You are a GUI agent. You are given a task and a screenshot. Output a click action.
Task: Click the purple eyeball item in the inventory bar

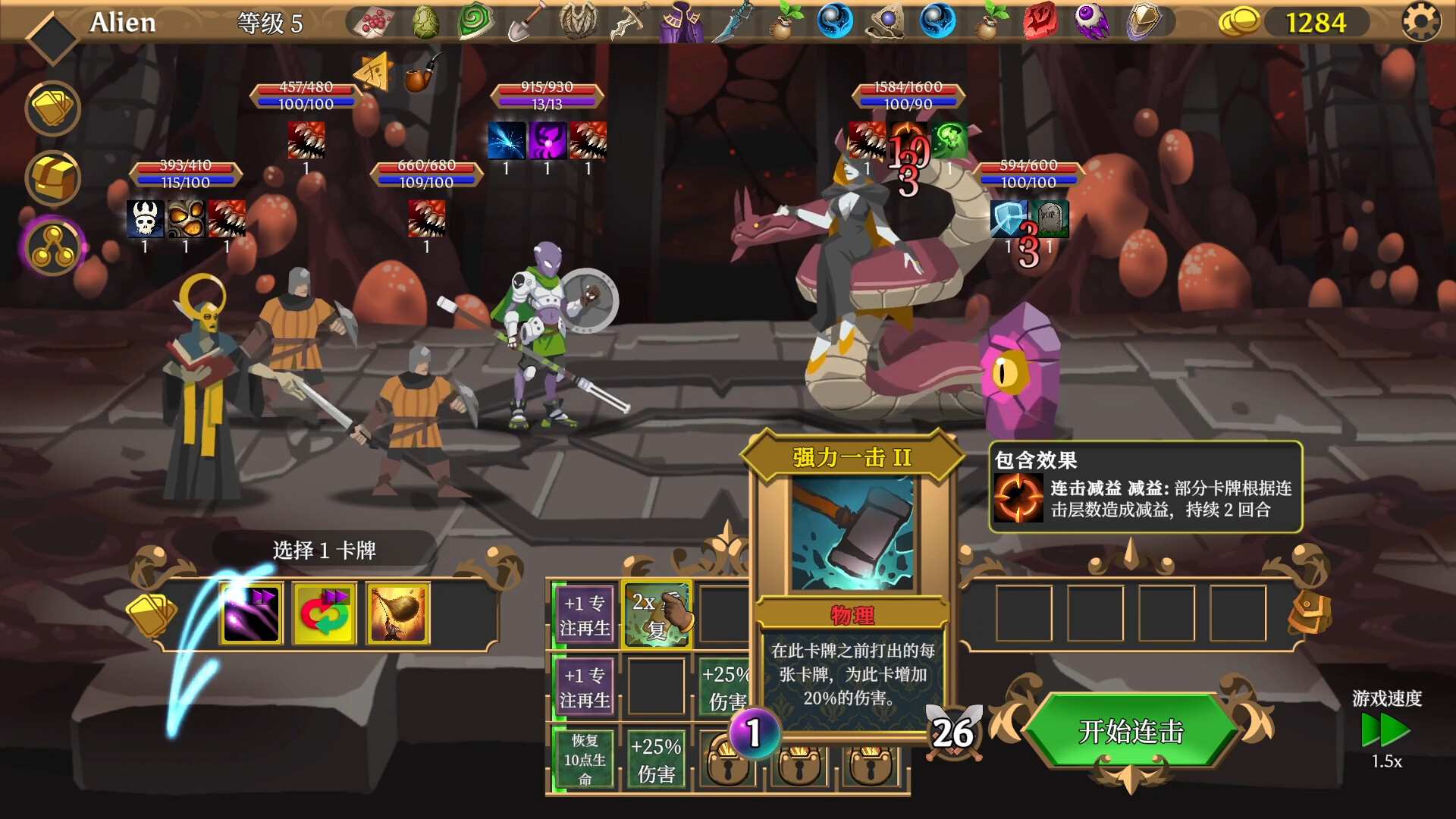click(1091, 20)
